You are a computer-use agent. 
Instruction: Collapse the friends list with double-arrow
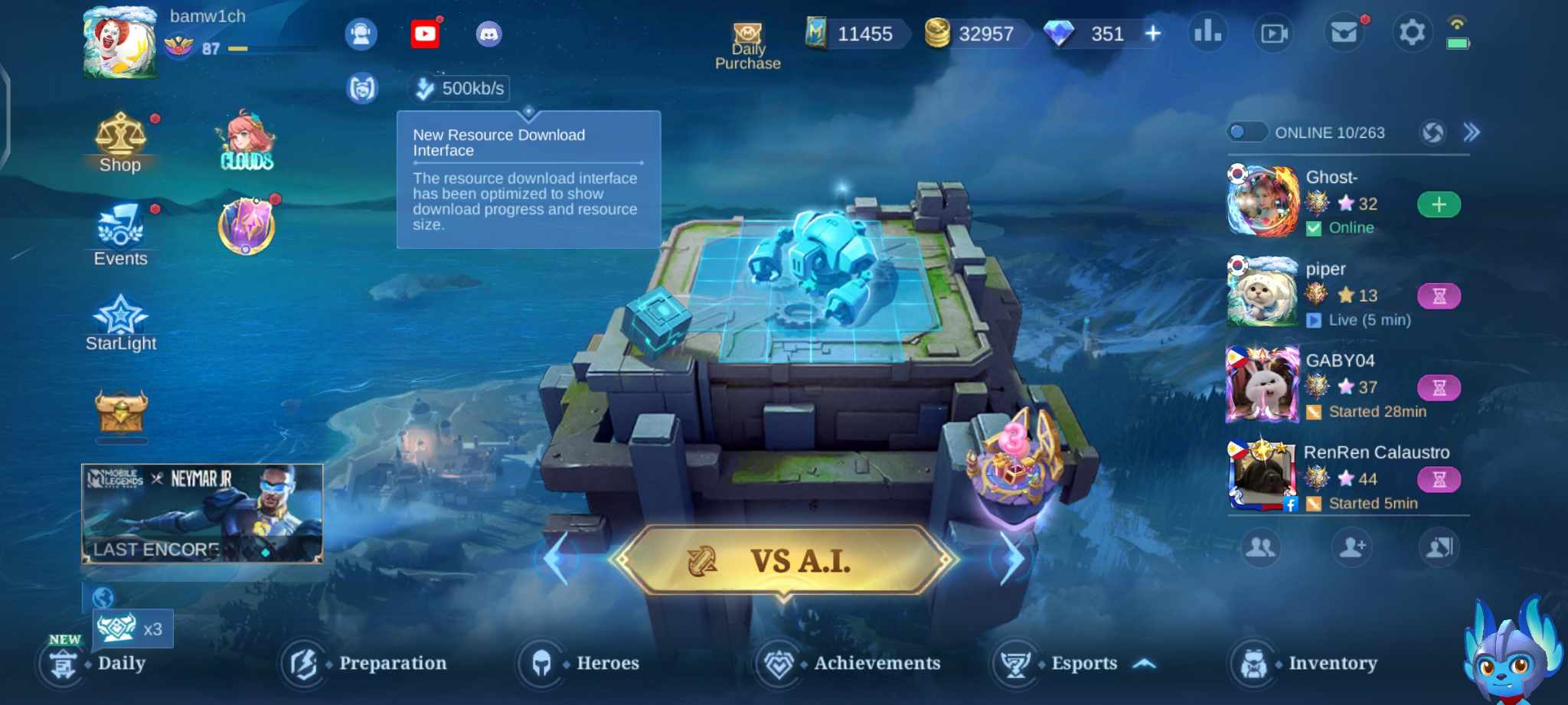[x=1472, y=132]
